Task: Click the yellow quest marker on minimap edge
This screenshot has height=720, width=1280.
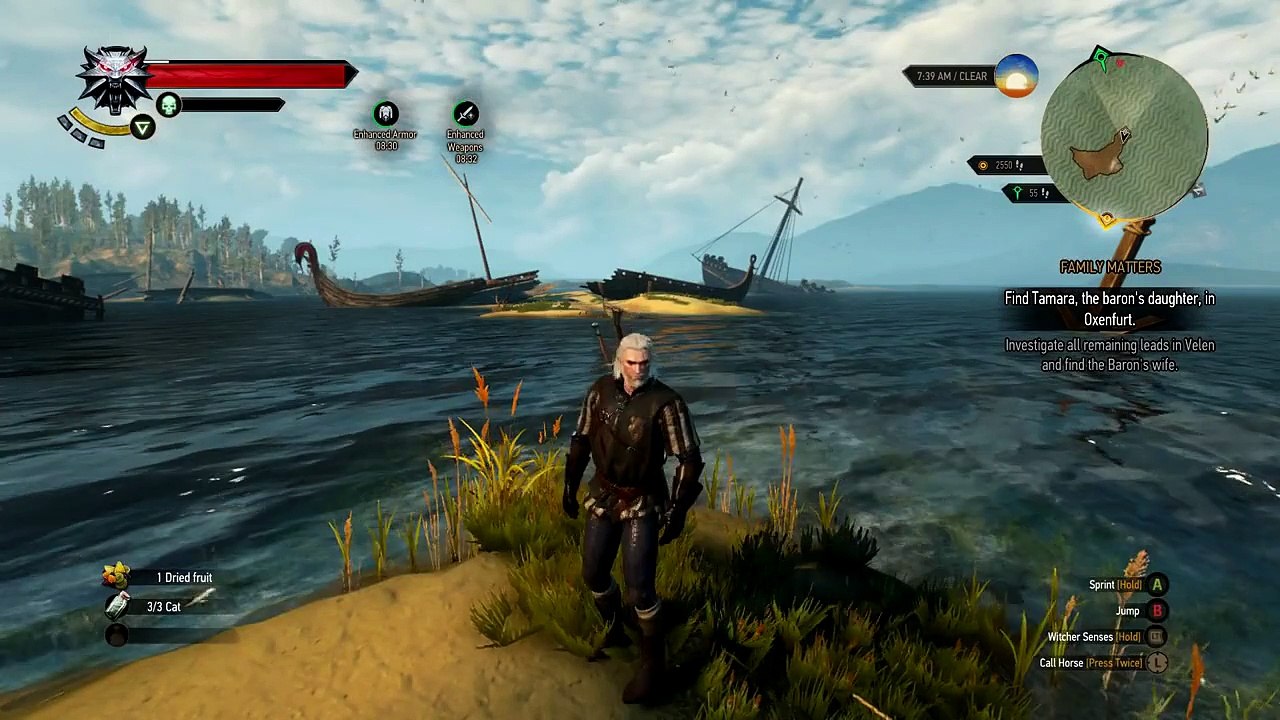Action: 1107,219
